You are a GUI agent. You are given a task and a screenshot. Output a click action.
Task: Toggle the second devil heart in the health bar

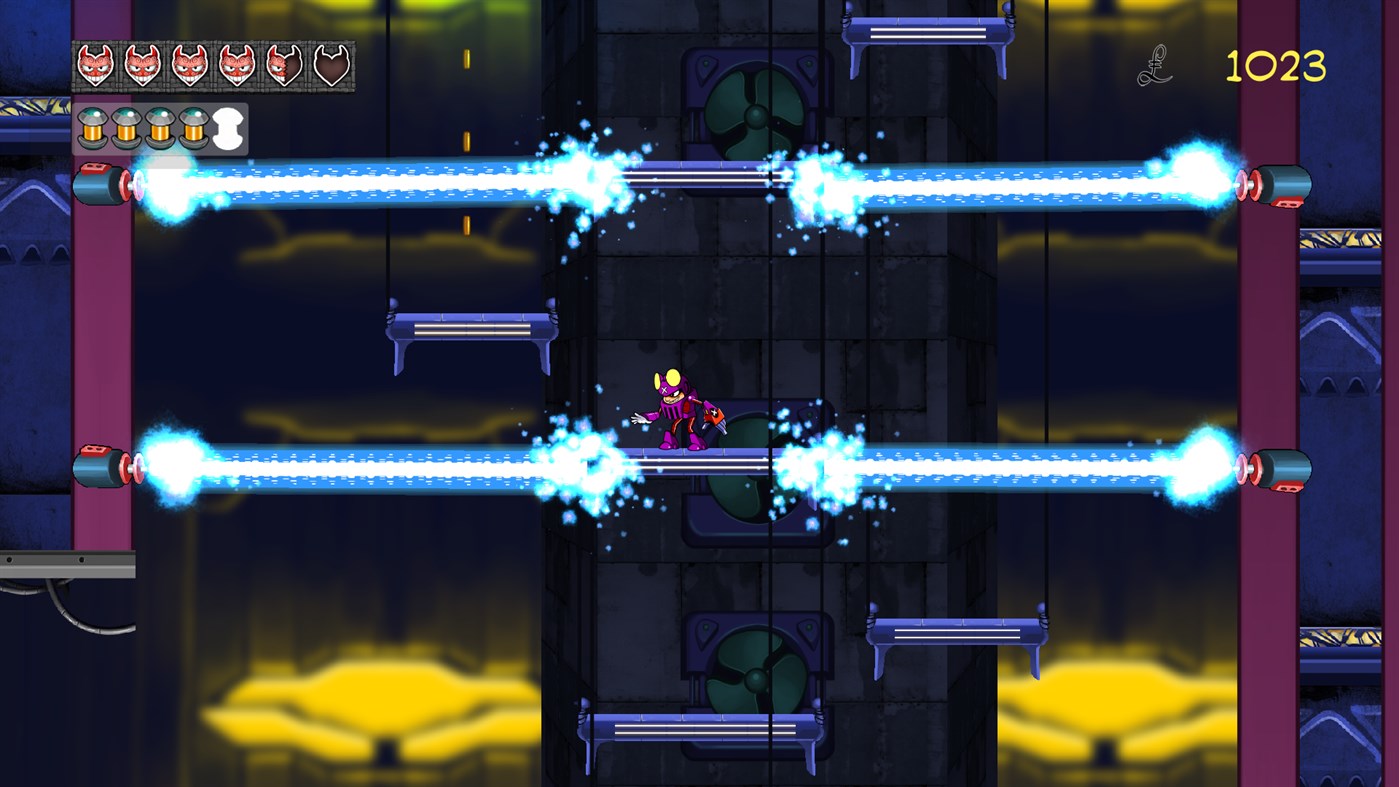[x=140, y=66]
